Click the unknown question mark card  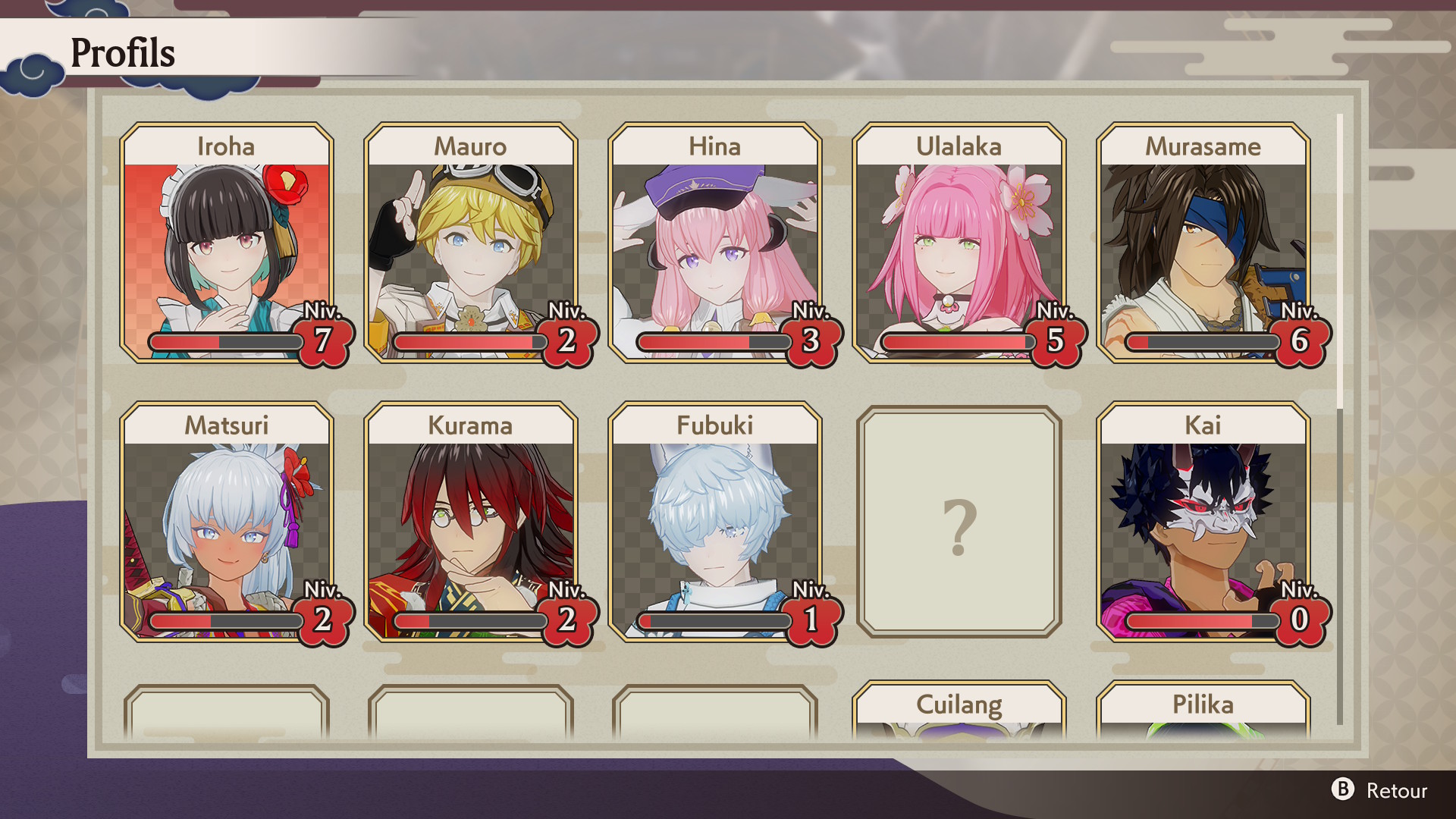959,522
